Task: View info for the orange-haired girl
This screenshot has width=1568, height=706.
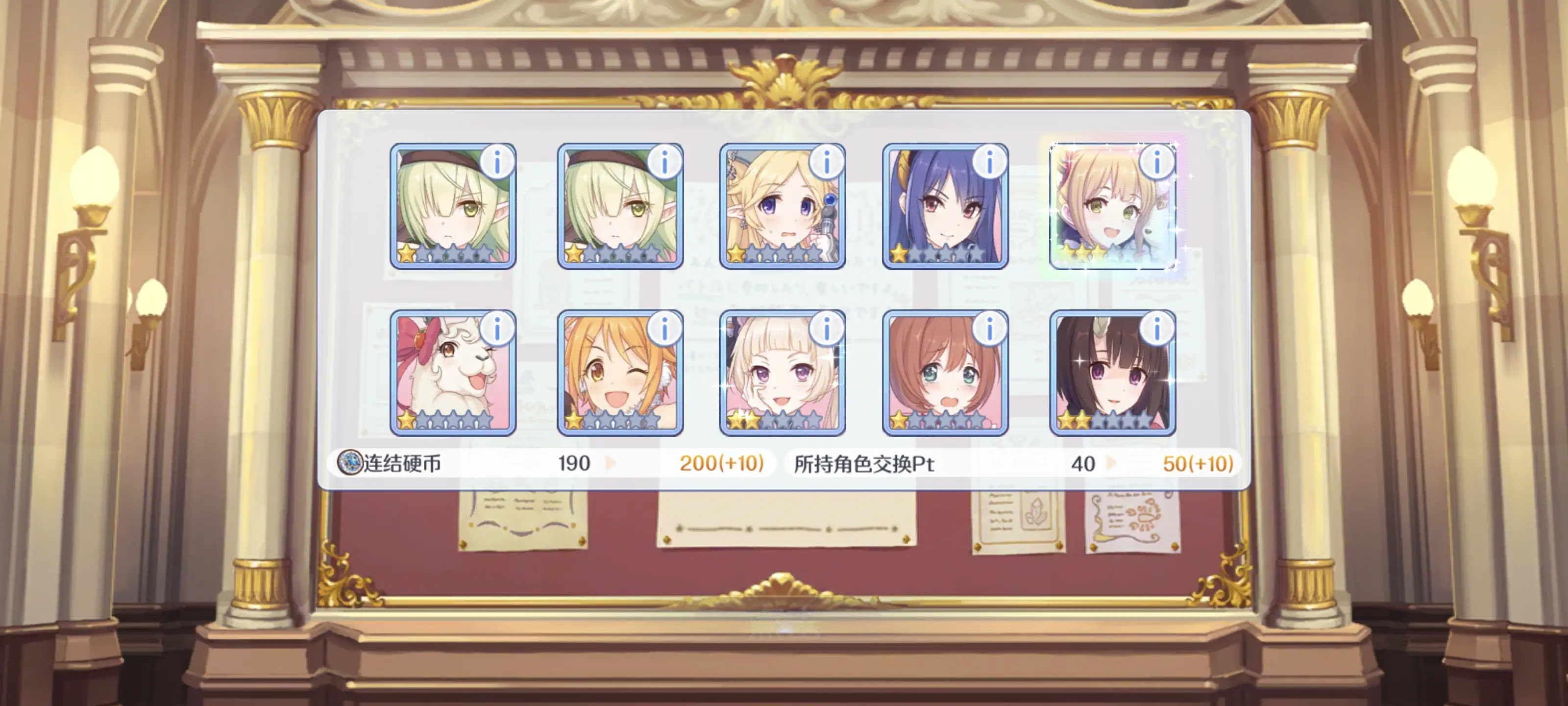Action: (664, 329)
